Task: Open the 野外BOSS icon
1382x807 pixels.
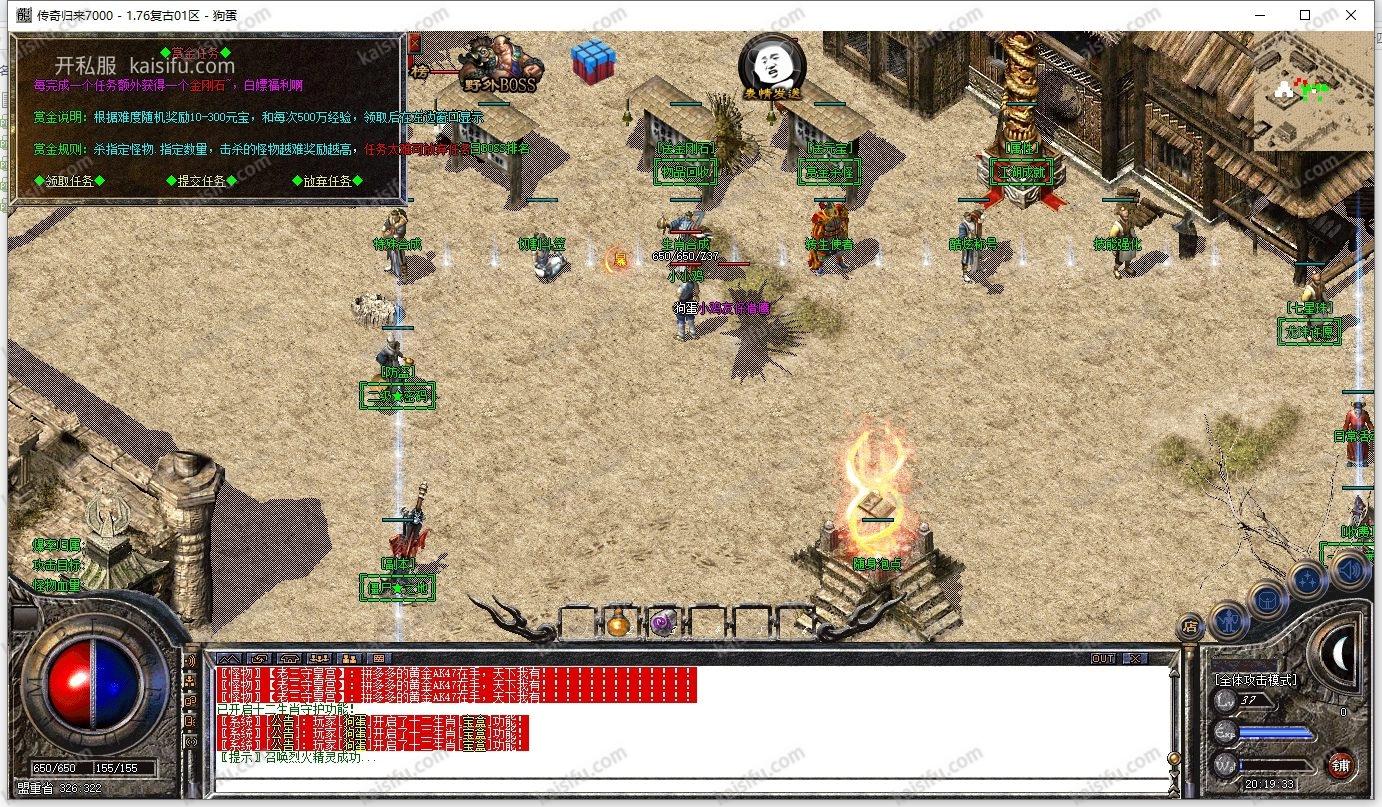Action: pos(499,65)
